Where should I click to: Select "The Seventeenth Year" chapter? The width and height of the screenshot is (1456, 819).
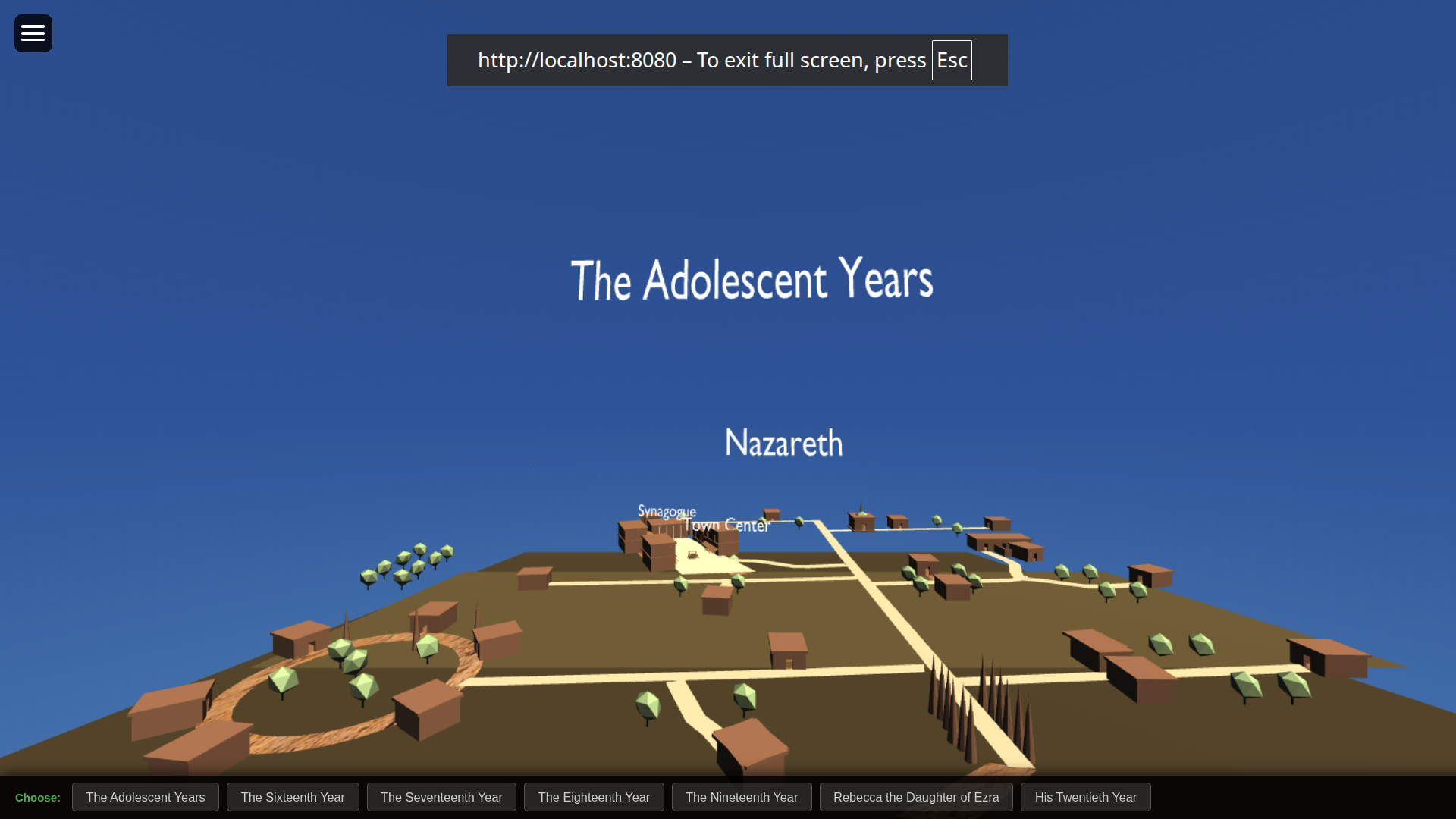pyautogui.click(x=441, y=797)
